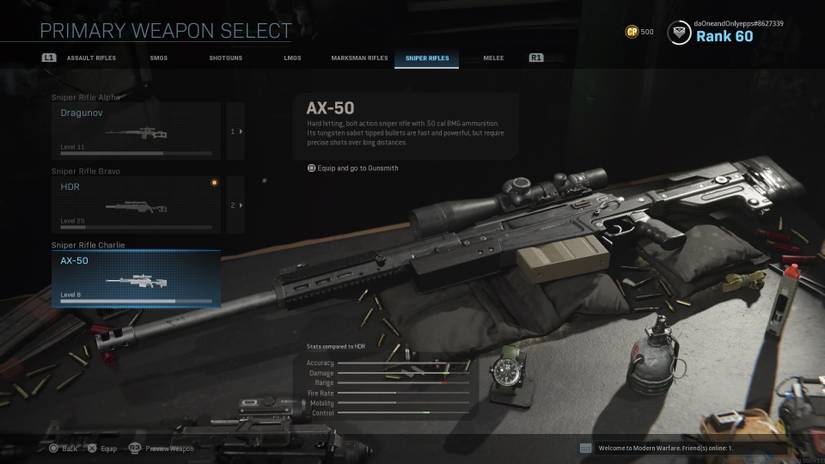Click Equip and go to Gunsmith
Screen dimensions: 825x464
coord(353,168)
